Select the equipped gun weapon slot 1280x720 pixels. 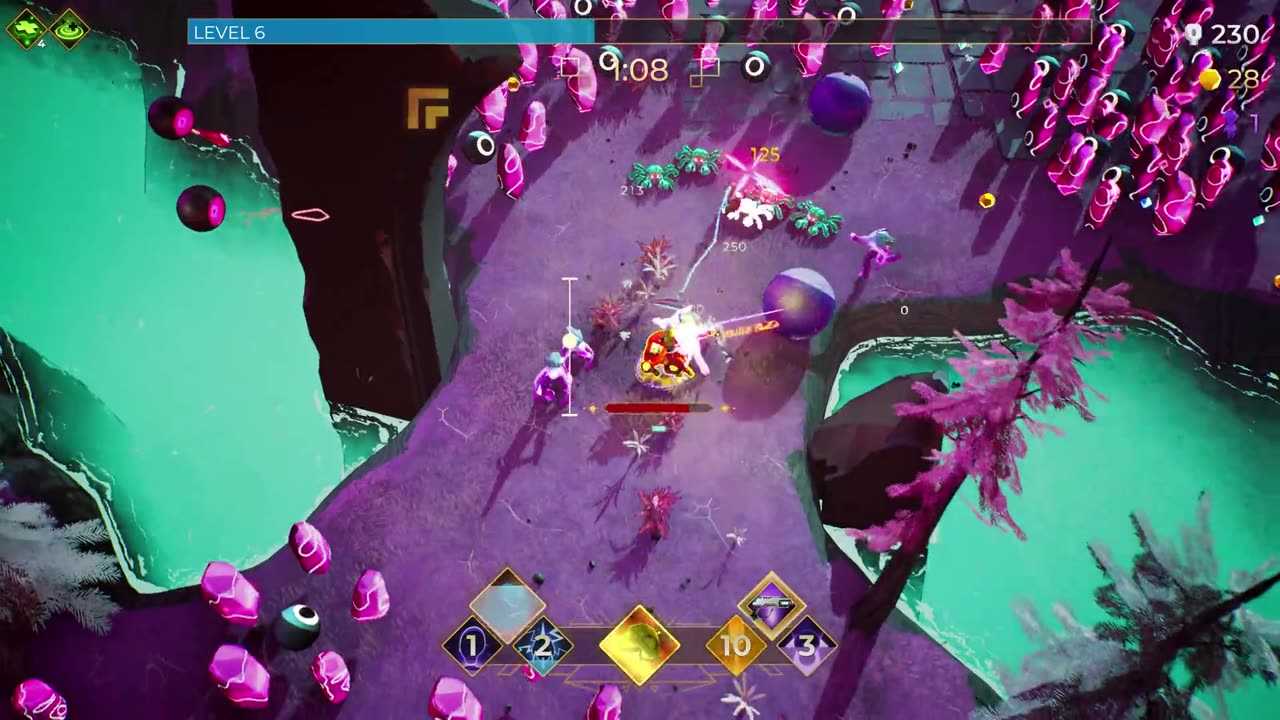click(x=771, y=604)
